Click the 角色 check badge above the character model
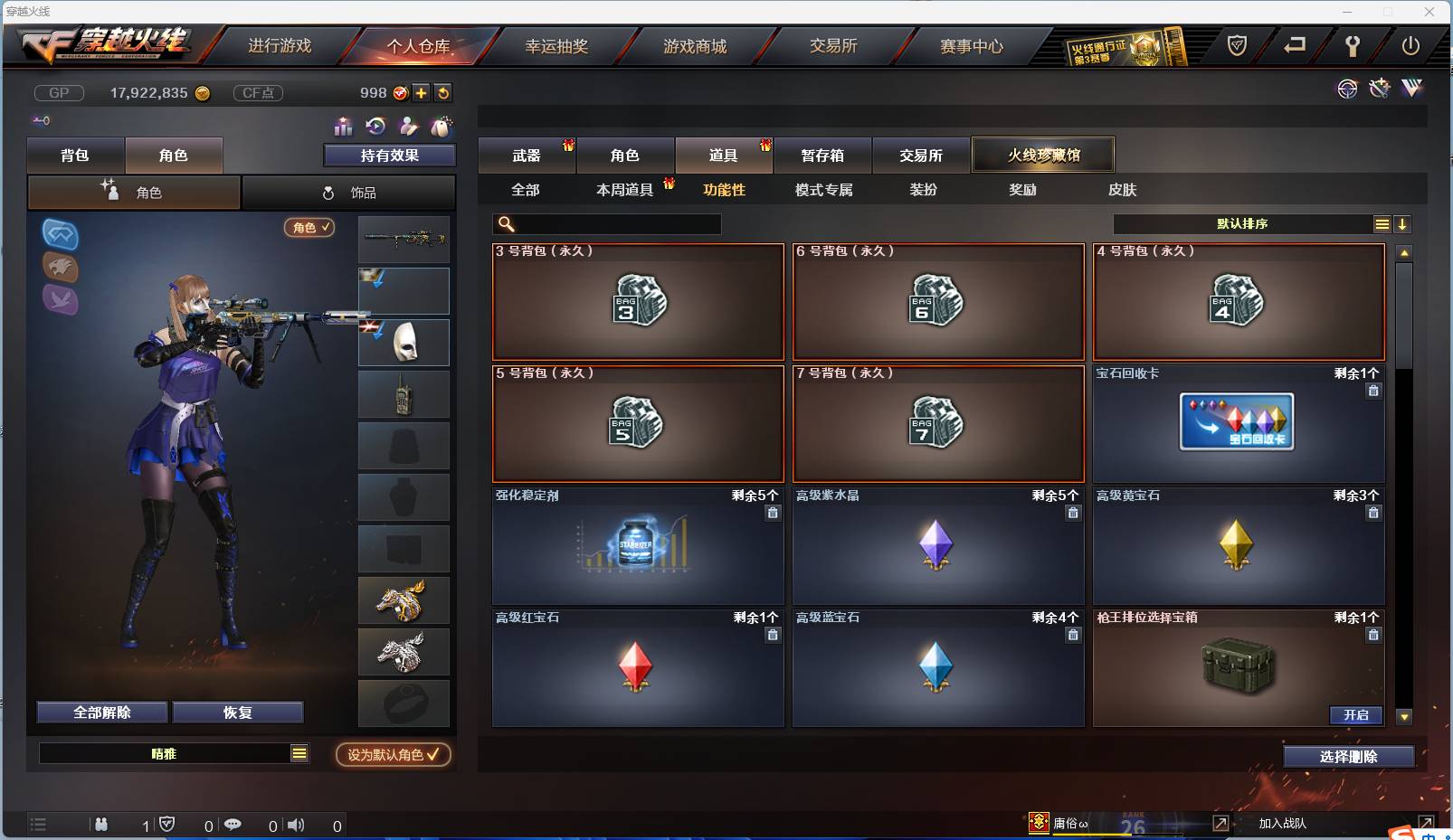Viewport: 1453px width, 840px height. click(x=310, y=228)
